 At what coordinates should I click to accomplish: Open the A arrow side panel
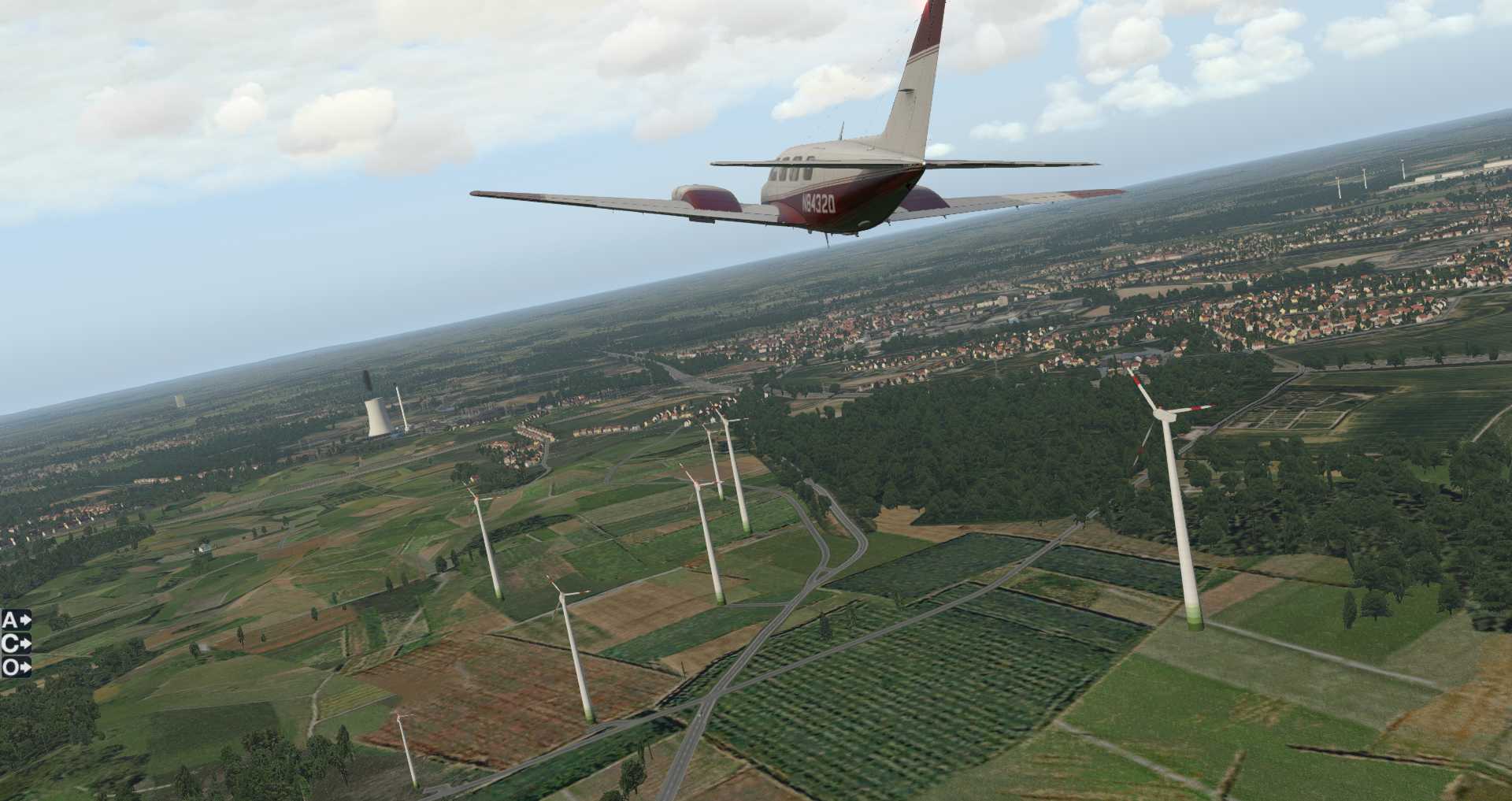tap(17, 620)
